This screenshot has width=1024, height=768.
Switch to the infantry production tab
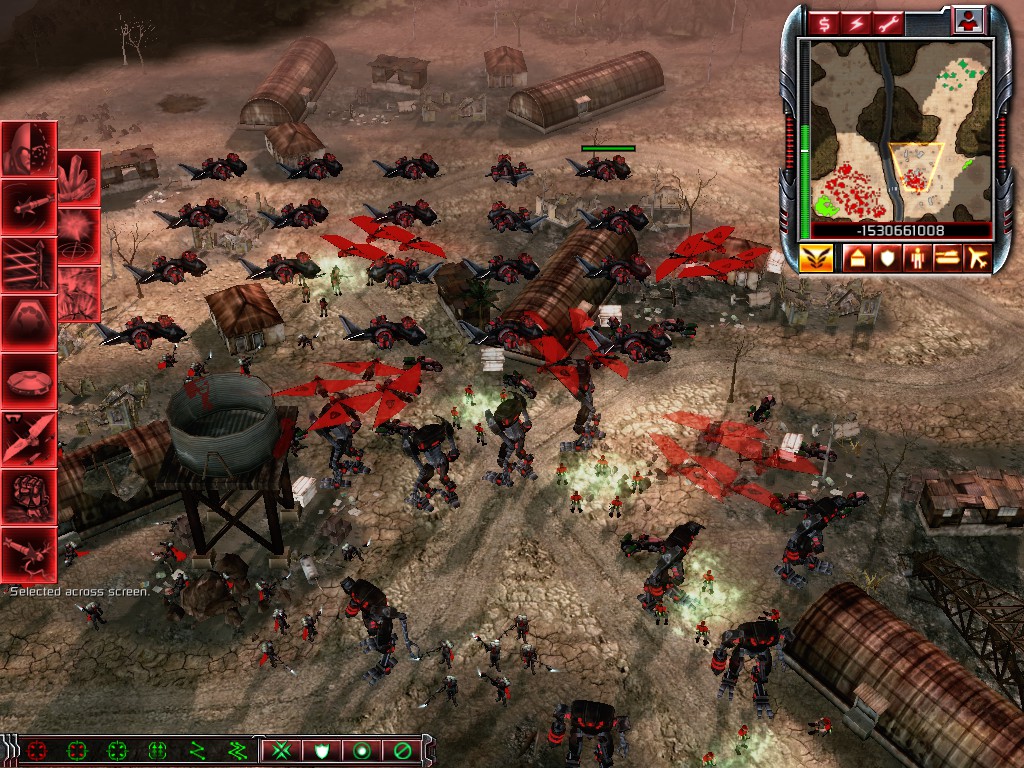pyautogui.click(x=915, y=258)
